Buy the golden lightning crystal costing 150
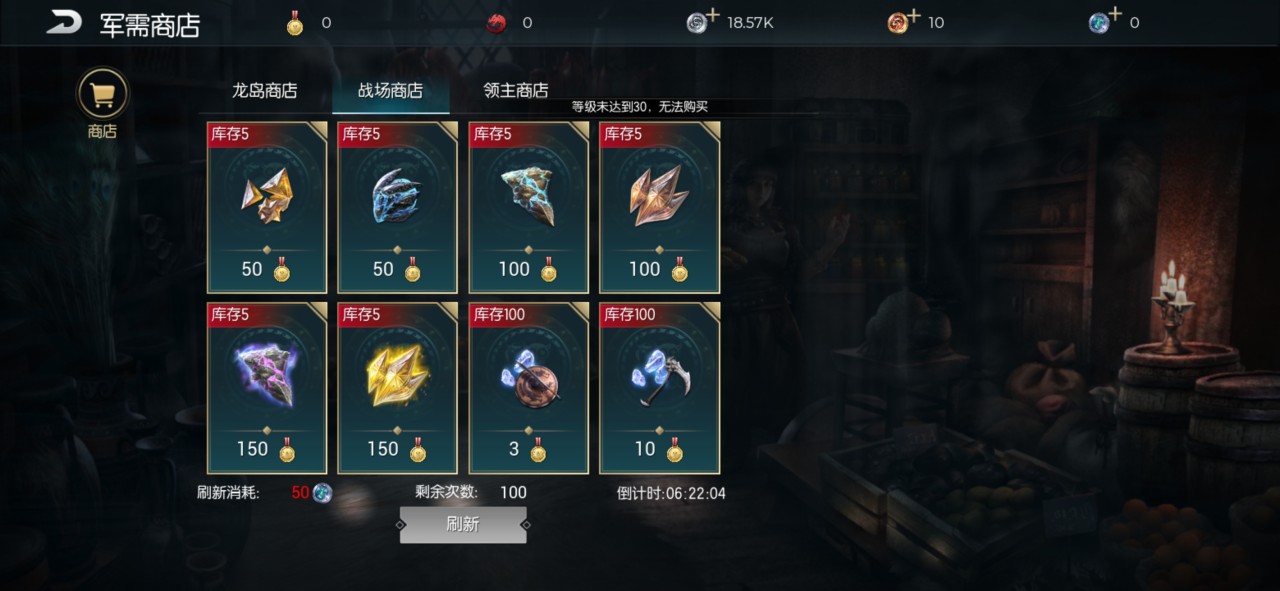The height and width of the screenshot is (591, 1280). click(398, 387)
